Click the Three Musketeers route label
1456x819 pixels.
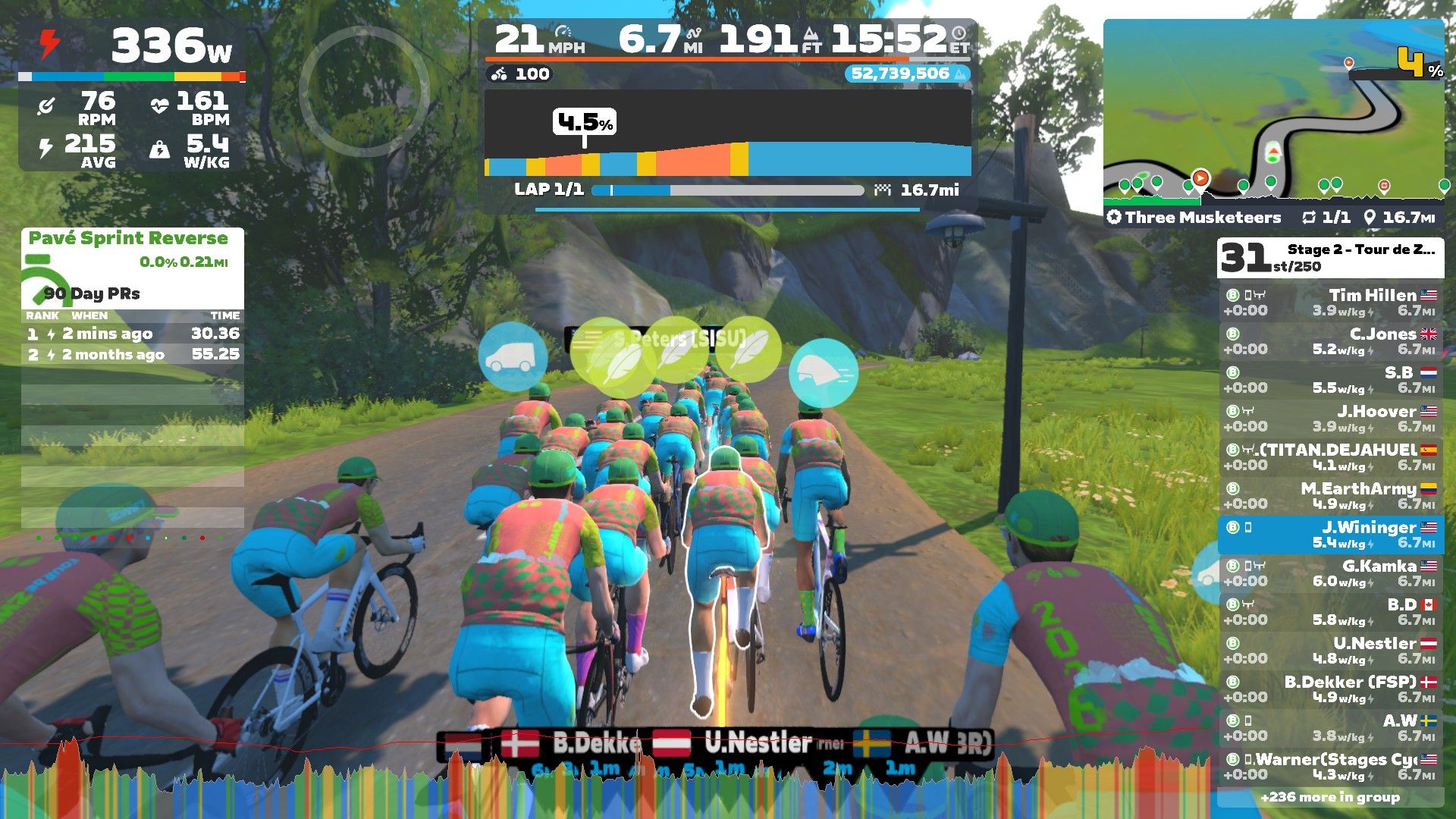pos(1202,218)
